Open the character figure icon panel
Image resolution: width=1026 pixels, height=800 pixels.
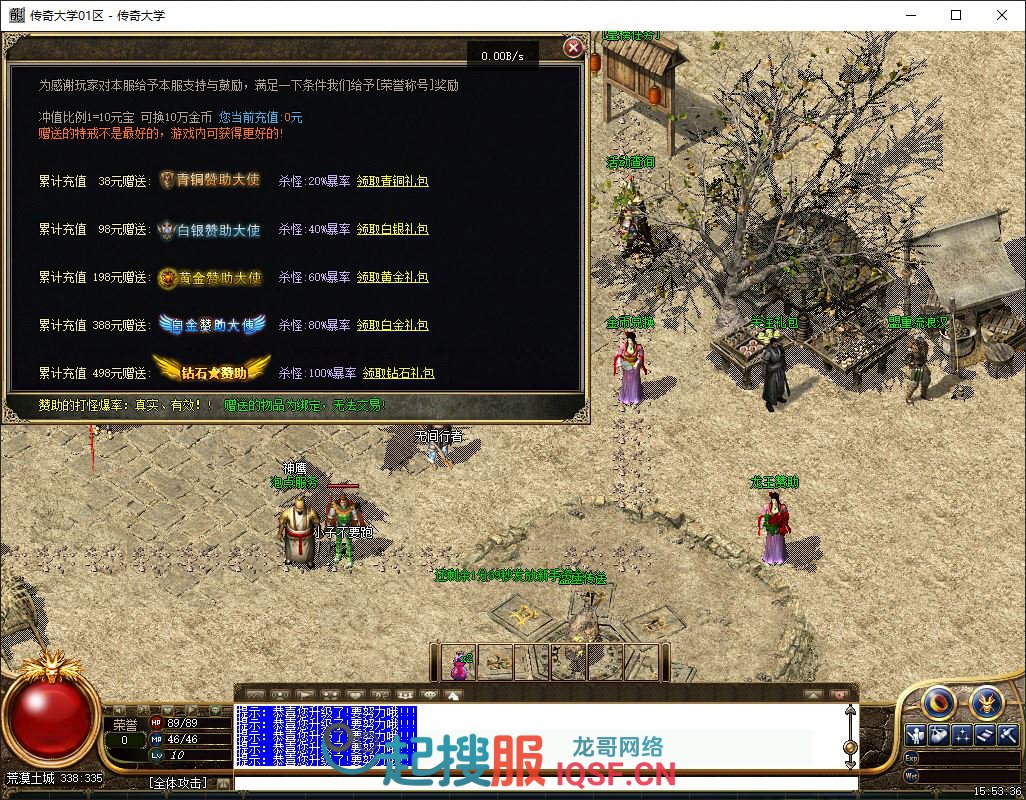click(x=915, y=736)
